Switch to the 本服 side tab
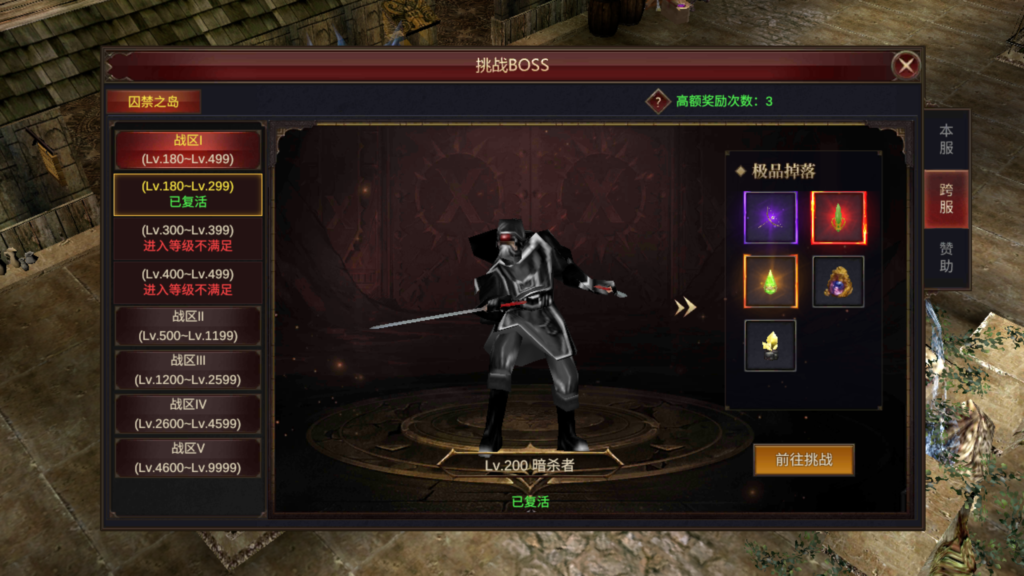 [x=946, y=140]
